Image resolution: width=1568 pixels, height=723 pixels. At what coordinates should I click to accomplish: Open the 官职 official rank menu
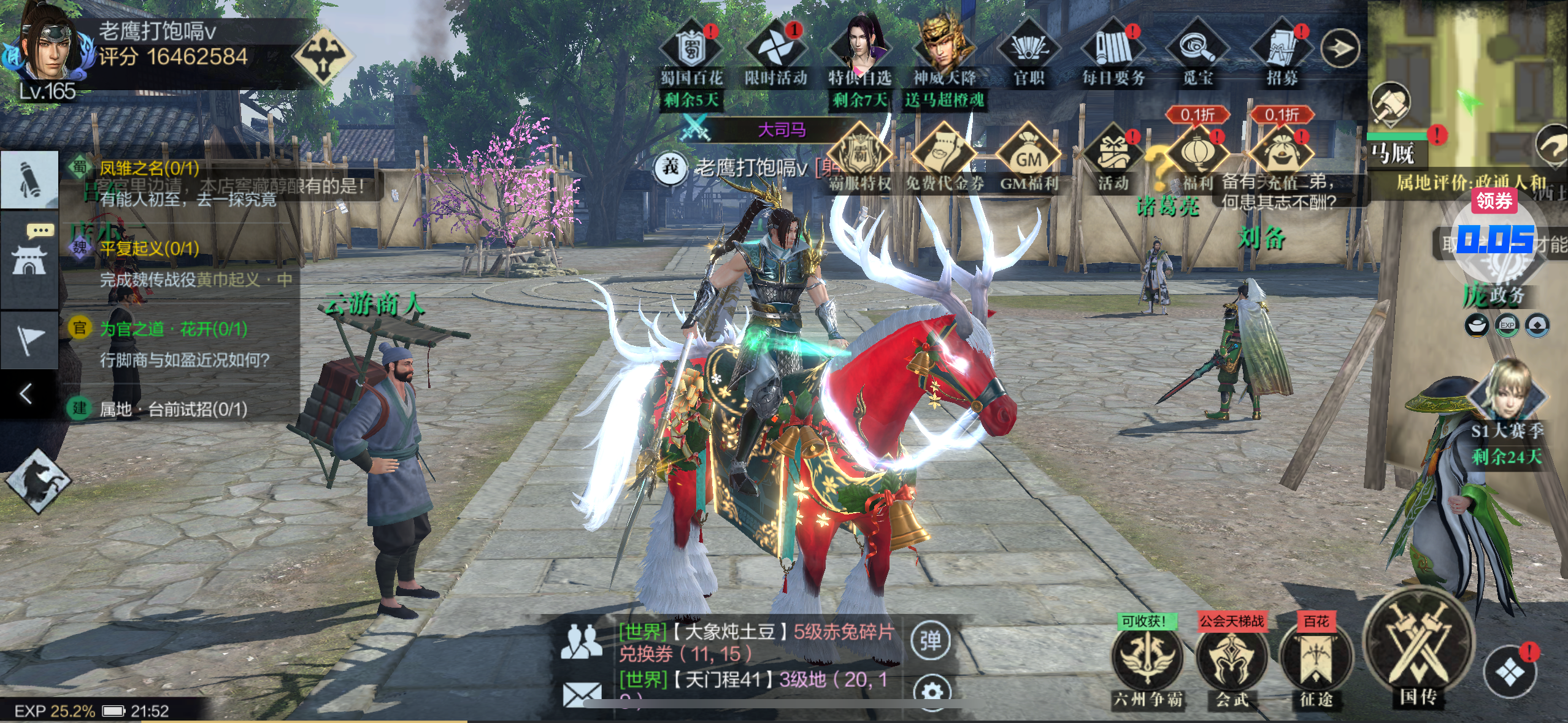1029,50
